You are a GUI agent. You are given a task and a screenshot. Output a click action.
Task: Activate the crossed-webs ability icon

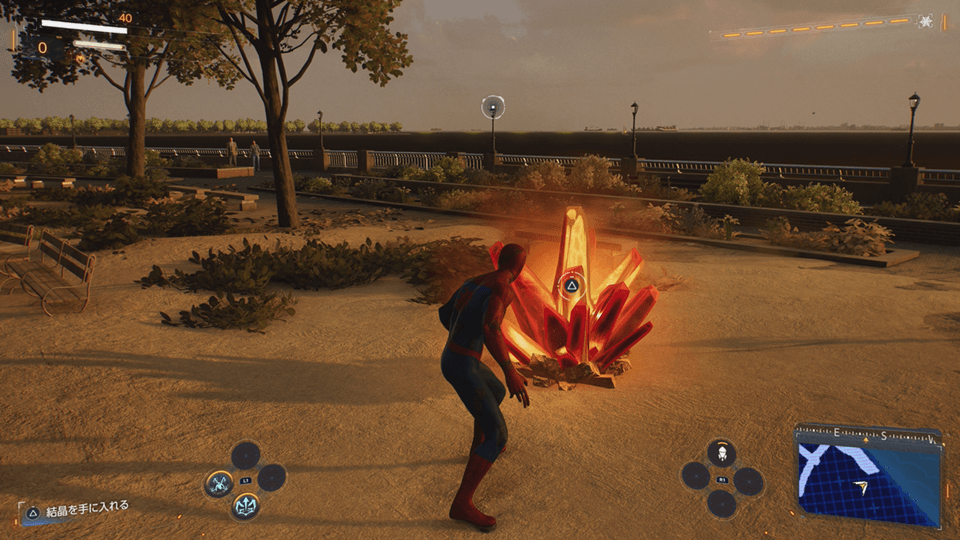[x=219, y=485]
